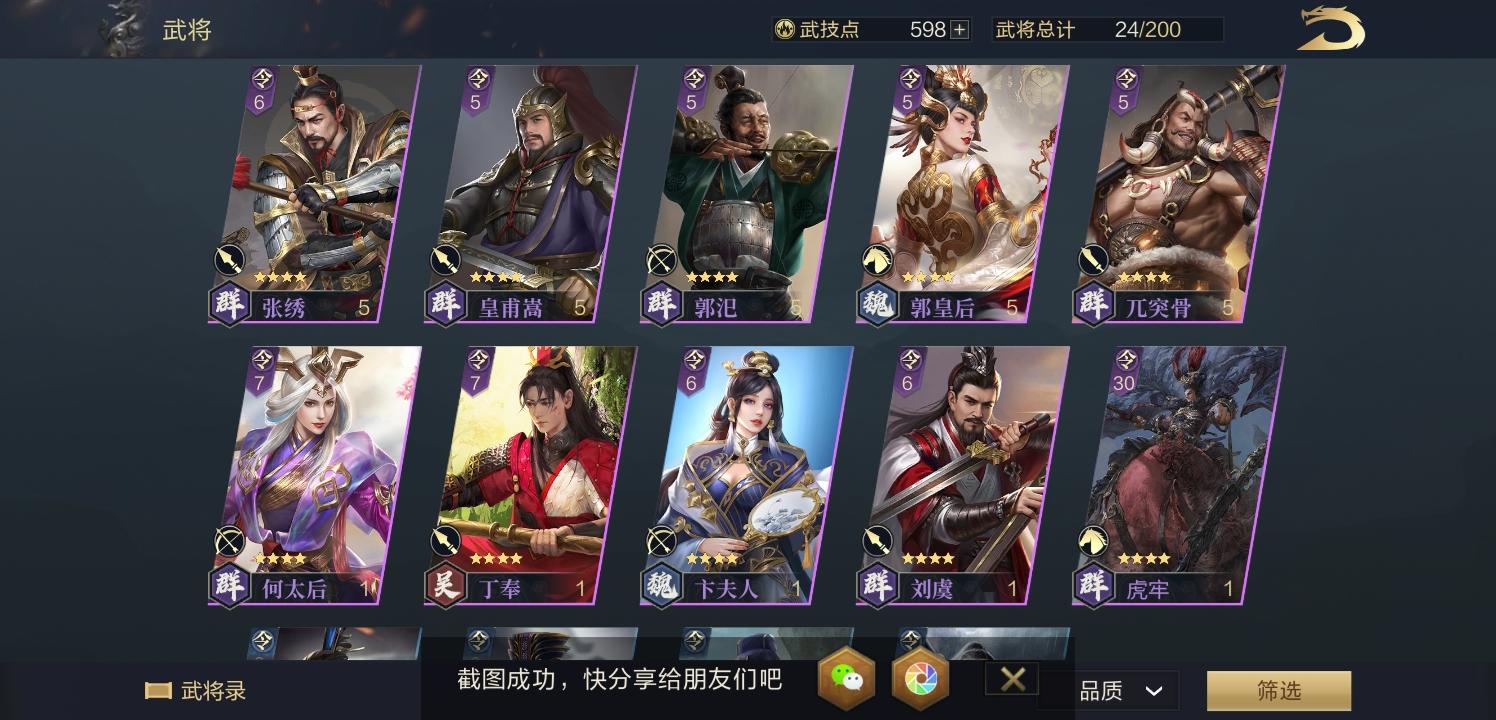The height and width of the screenshot is (720, 1496).
Task: Dismiss the screenshot share banner with the X
Action: (x=1011, y=678)
